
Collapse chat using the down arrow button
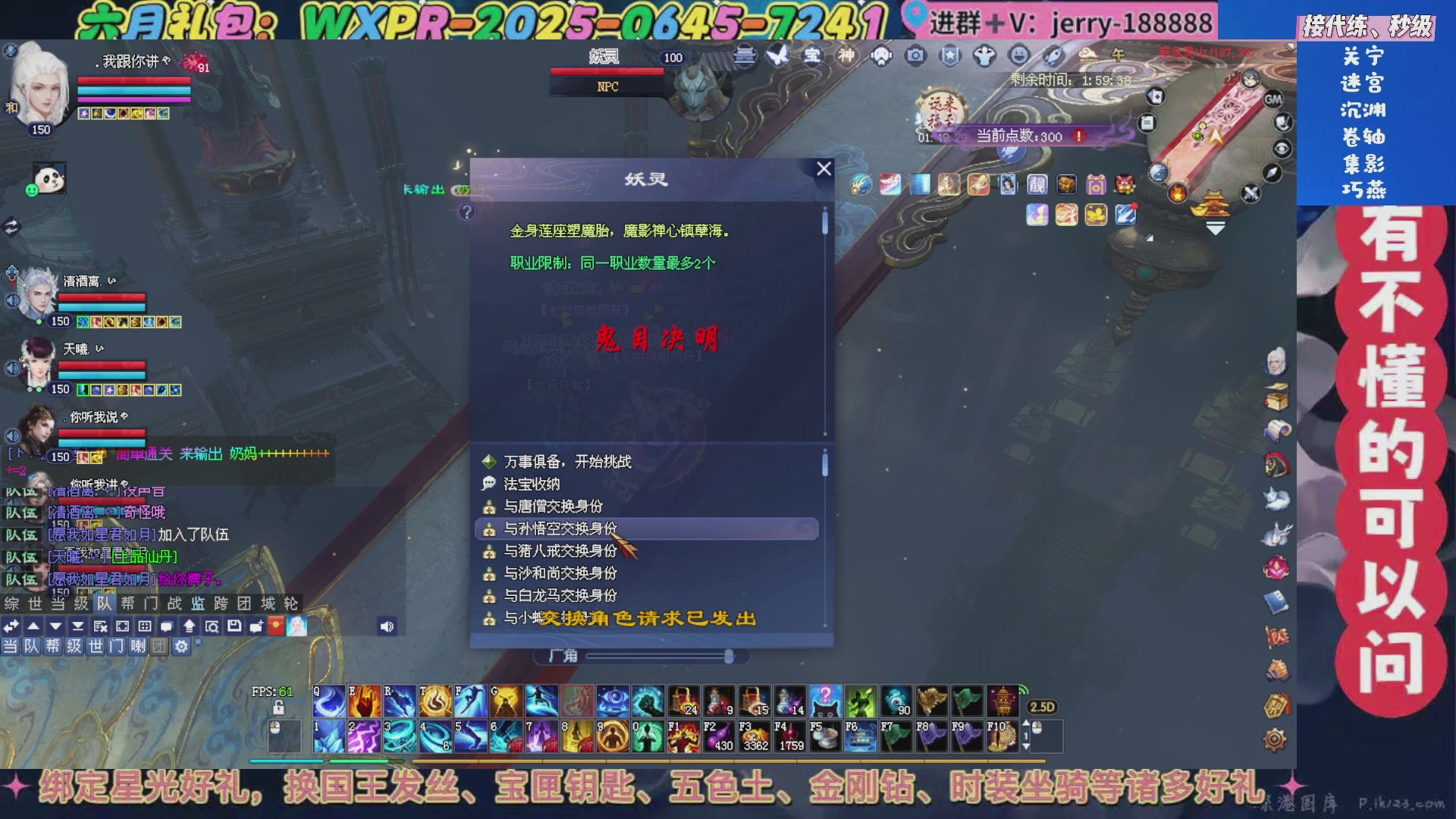click(x=55, y=626)
